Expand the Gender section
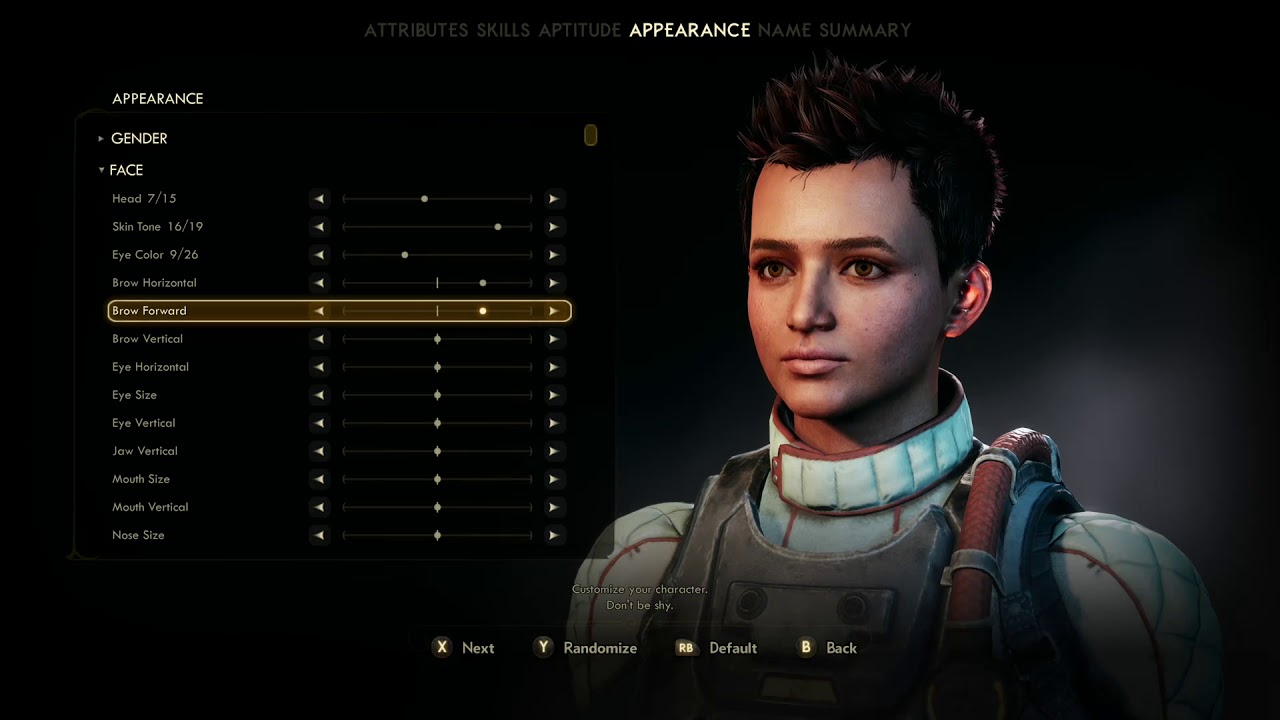Viewport: 1280px width, 720px height. (138, 138)
